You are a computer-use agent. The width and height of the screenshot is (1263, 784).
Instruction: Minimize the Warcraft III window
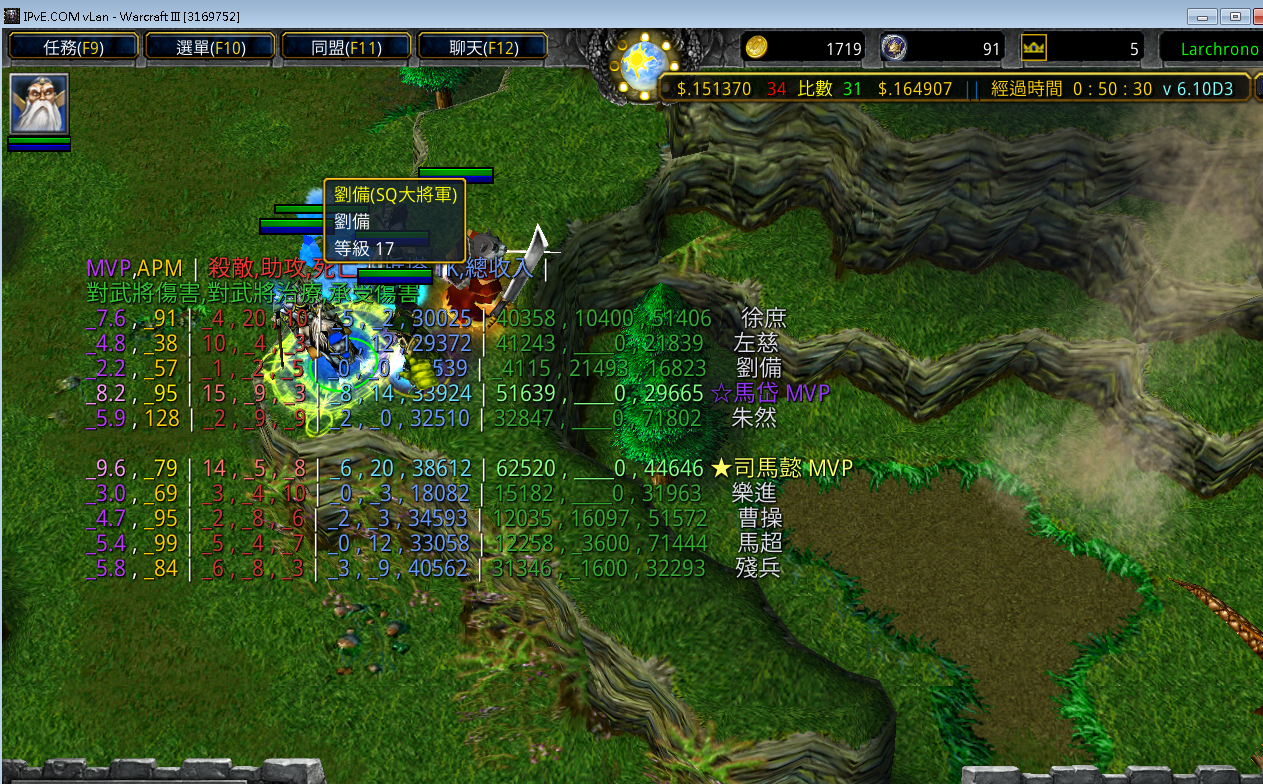click(1202, 16)
